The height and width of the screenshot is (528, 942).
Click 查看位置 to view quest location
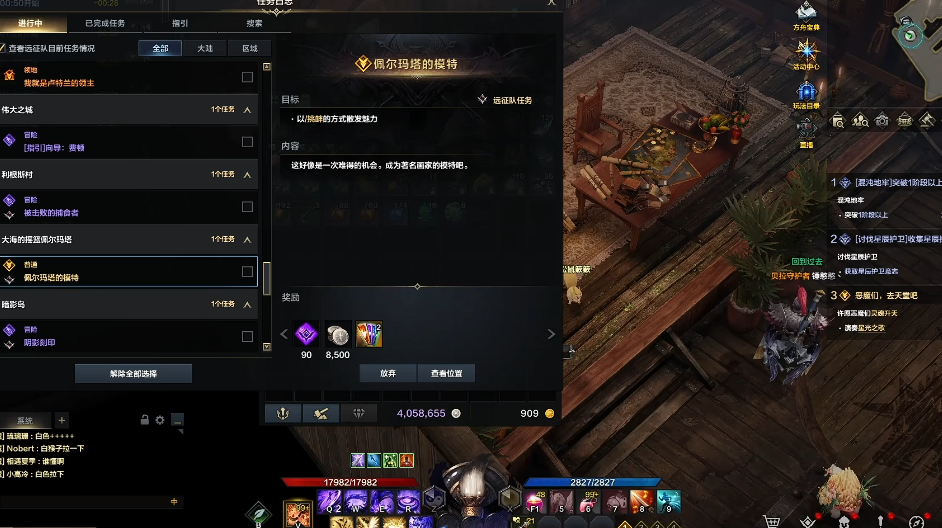click(x=446, y=373)
